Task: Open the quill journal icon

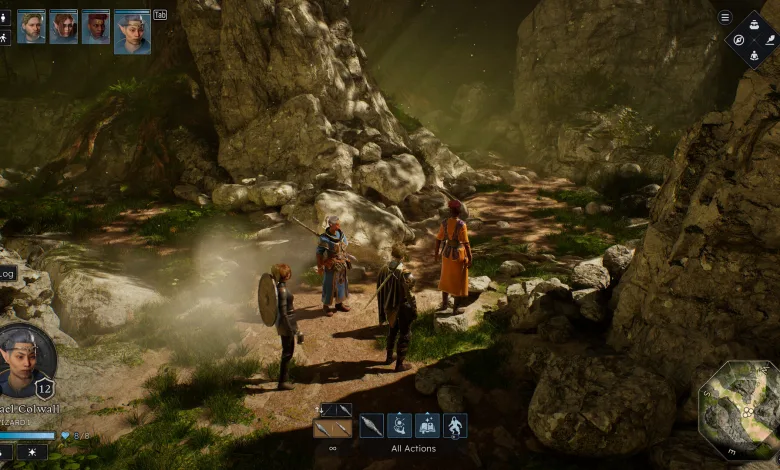Action: coord(768,39)
